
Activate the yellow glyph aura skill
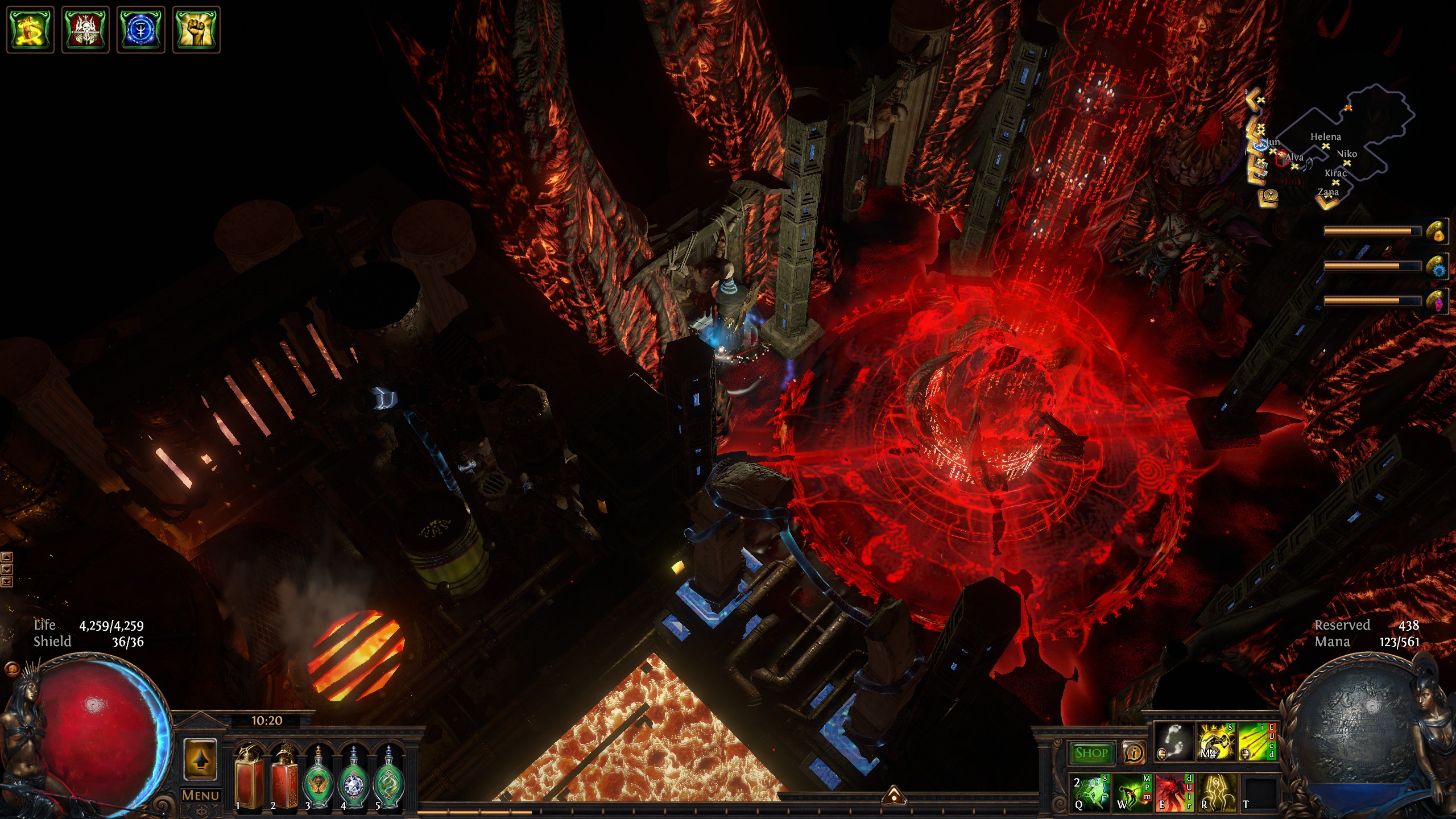pyautogui.click(x=1216, y=792)
